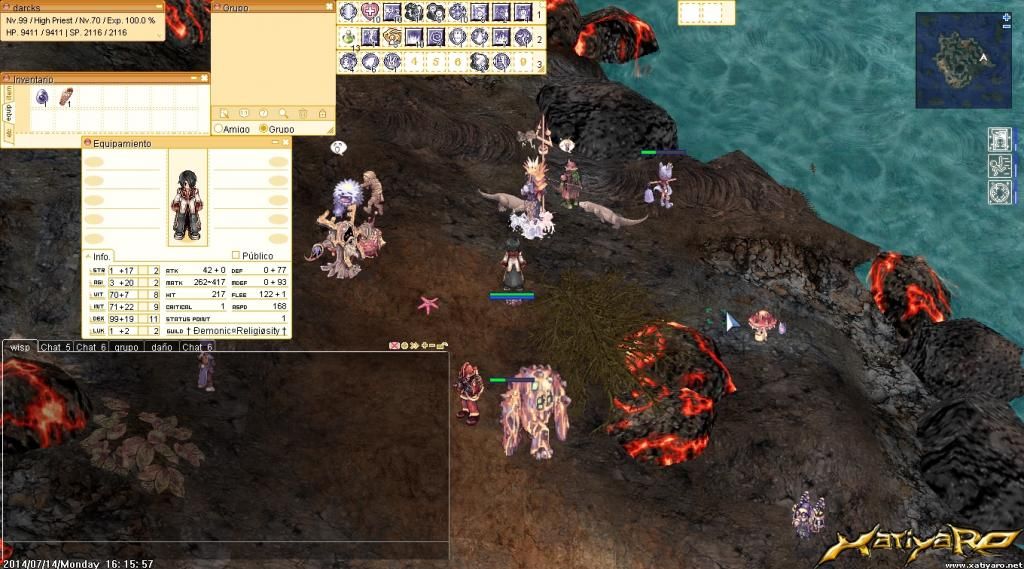
Task: Click the trash icon in Grupo window
Action: tap(303, 114)
